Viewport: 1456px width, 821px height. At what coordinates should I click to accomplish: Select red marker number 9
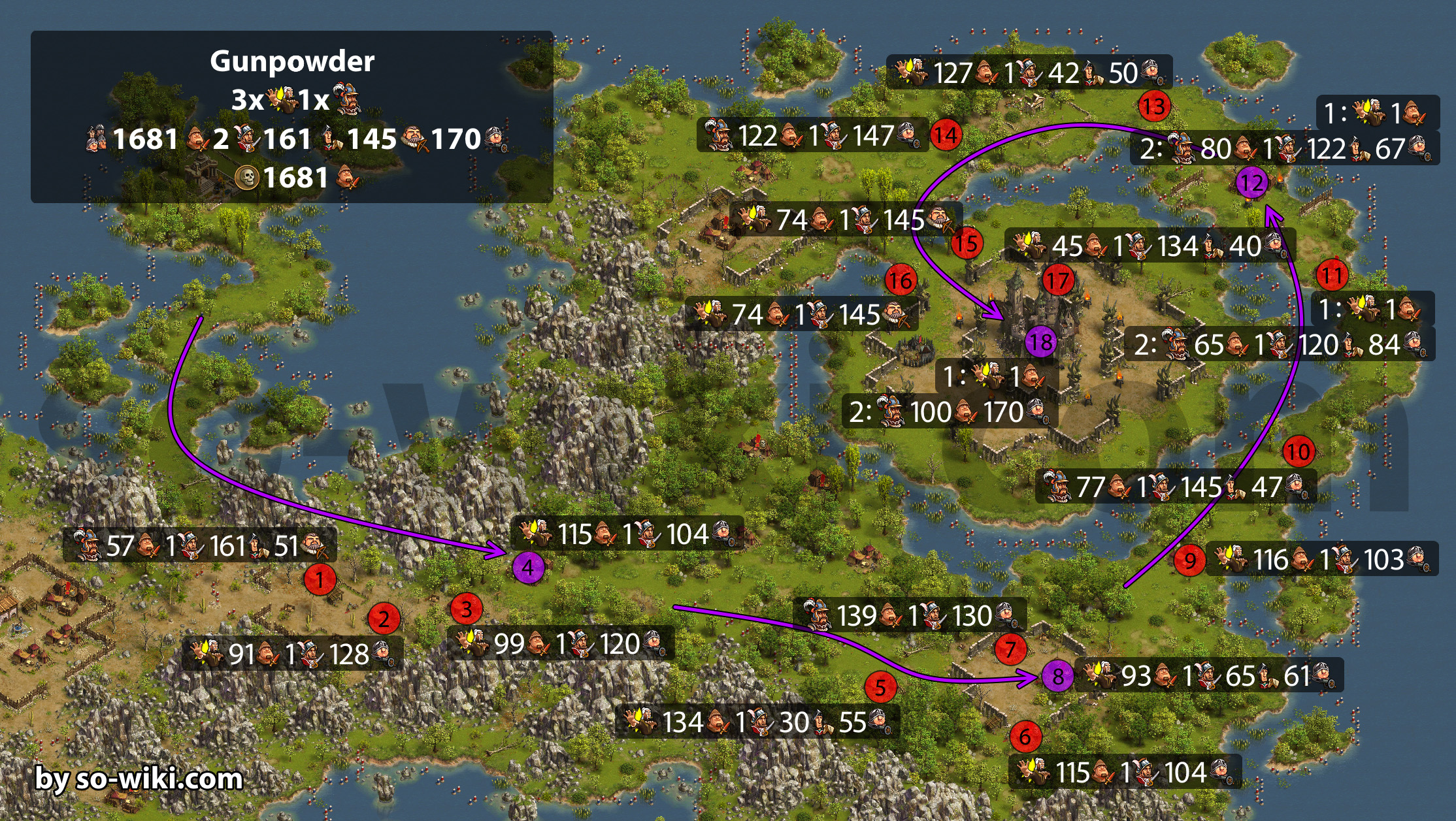(1190, 560)
